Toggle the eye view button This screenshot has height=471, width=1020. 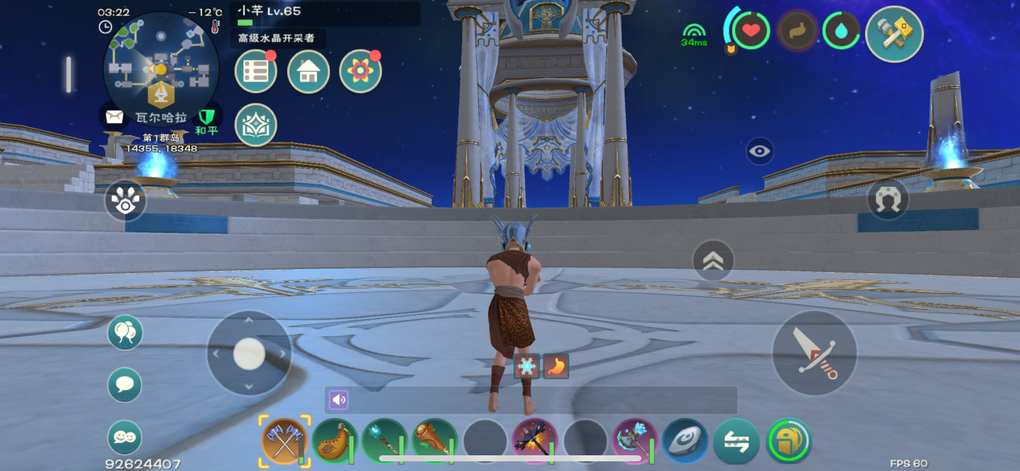pos(760,151)
